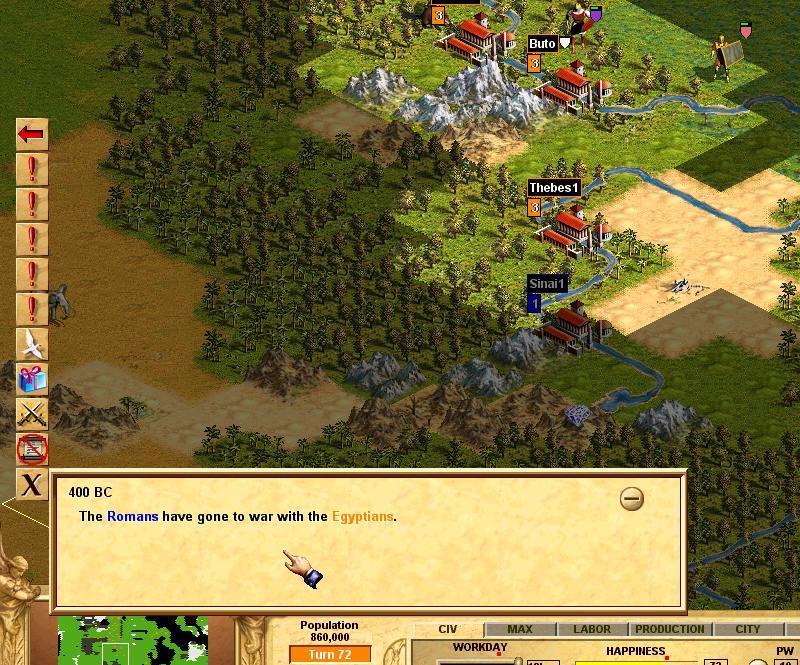
Task: Open the gift box message
Action: 32,379
